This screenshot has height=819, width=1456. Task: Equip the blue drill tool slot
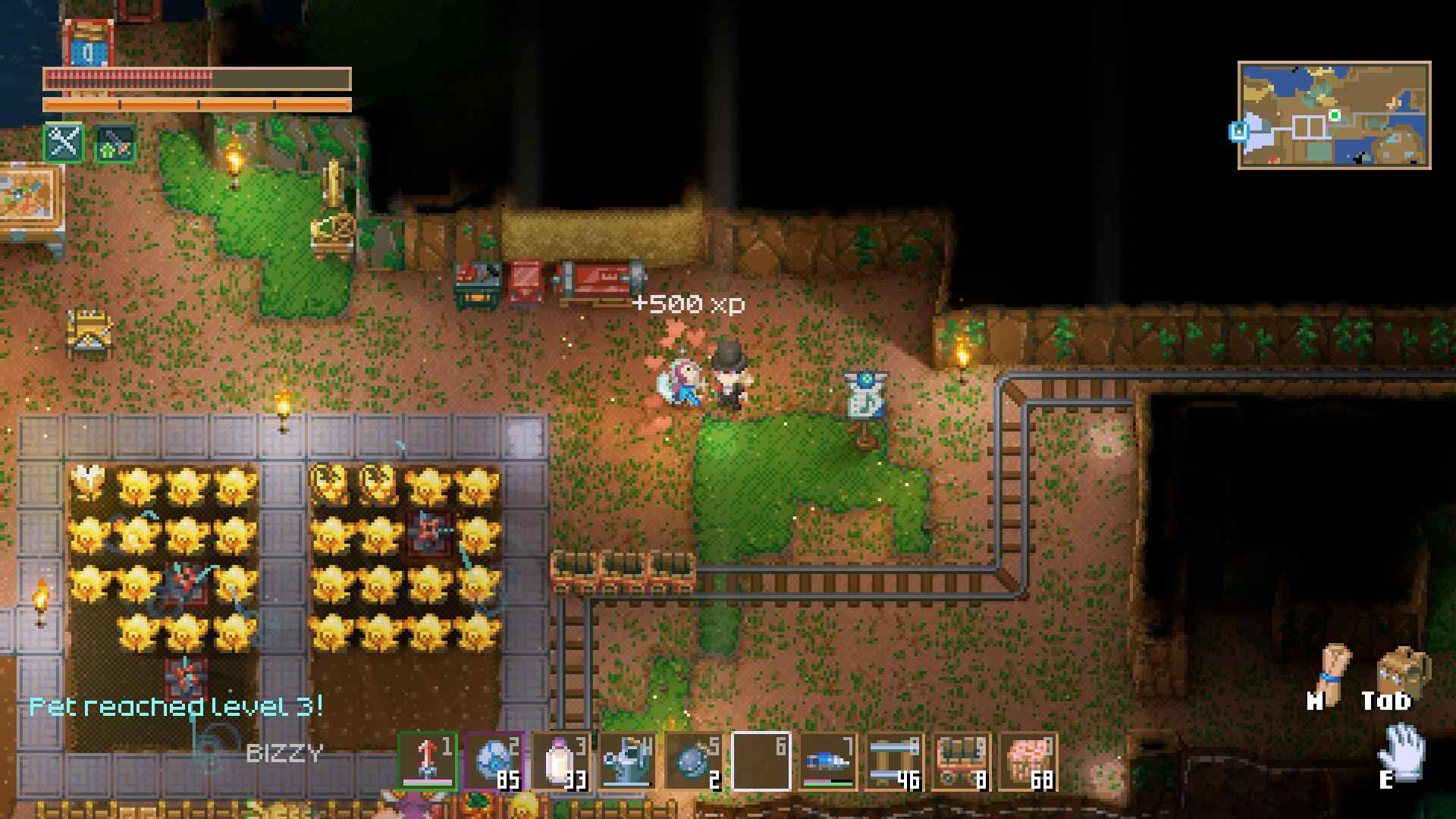coord(828,761)
